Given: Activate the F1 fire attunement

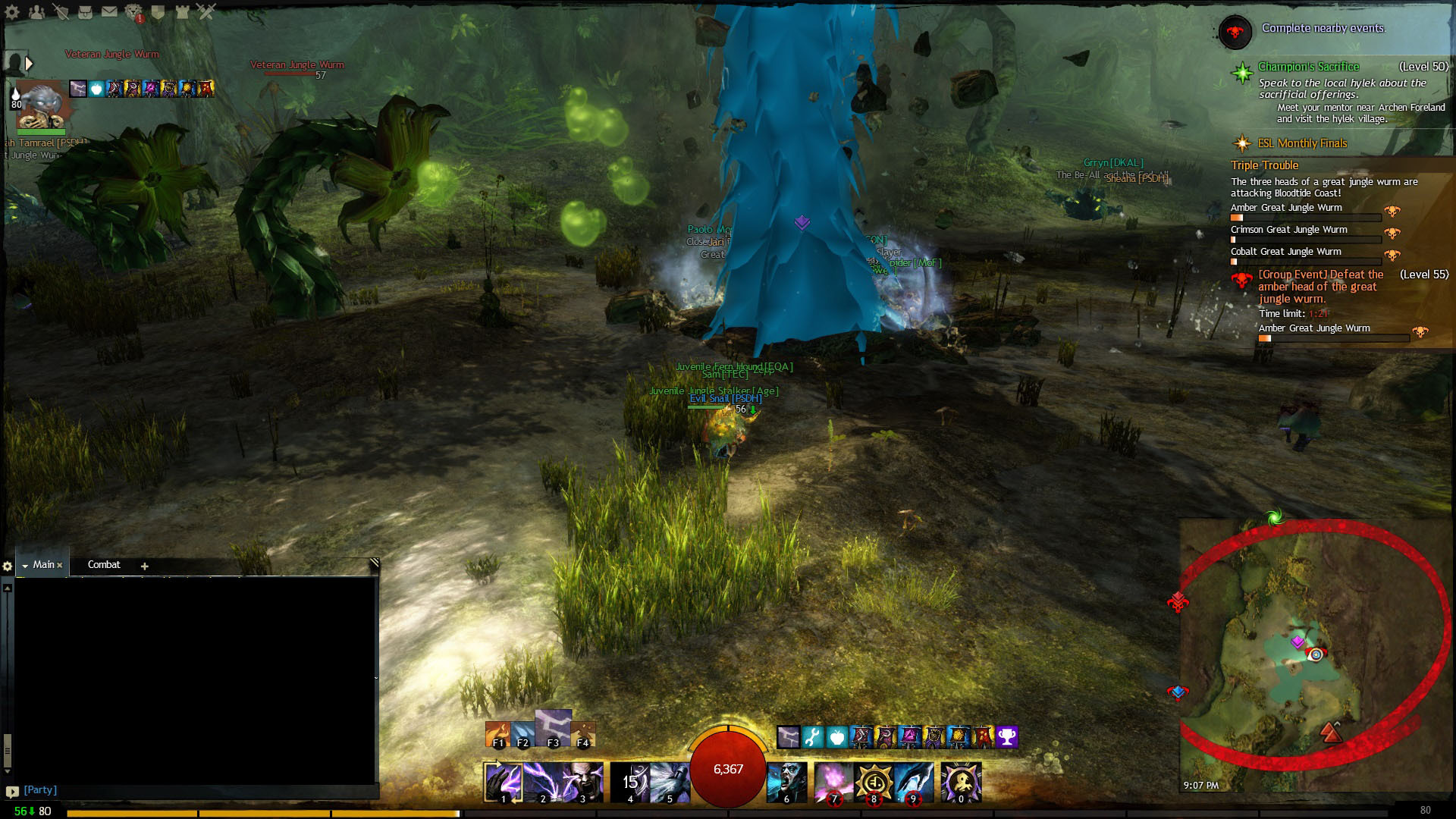Looking at the screenshot, I should point(498,735).
